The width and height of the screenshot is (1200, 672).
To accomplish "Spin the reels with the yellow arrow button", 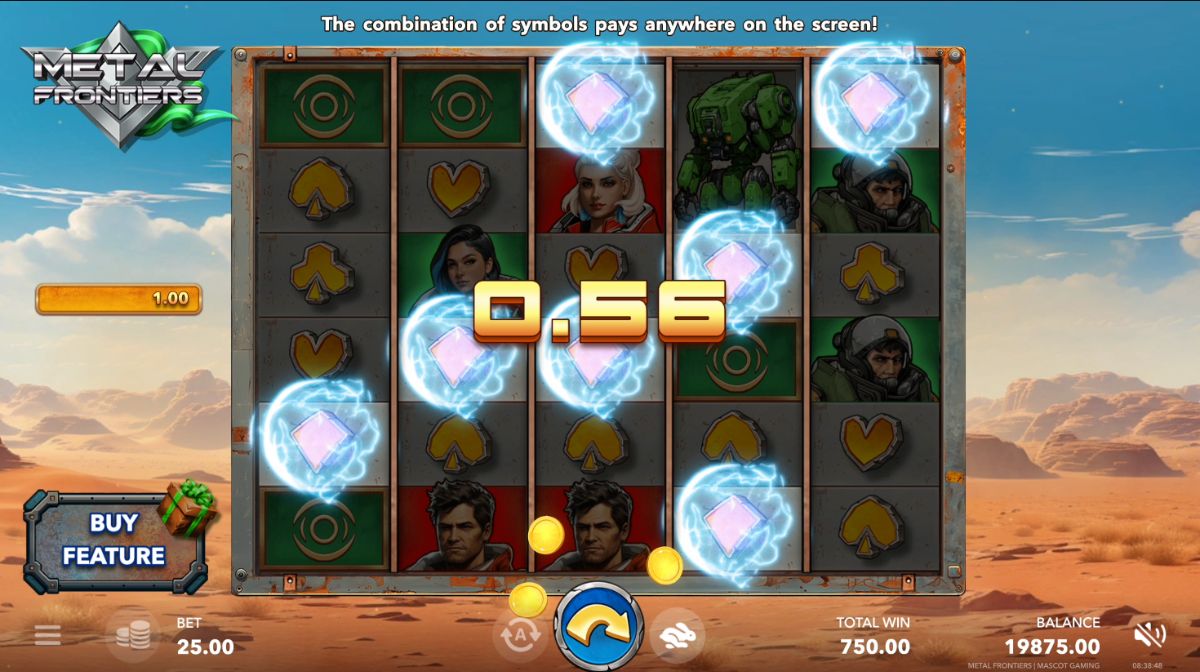I will (600, 628).
